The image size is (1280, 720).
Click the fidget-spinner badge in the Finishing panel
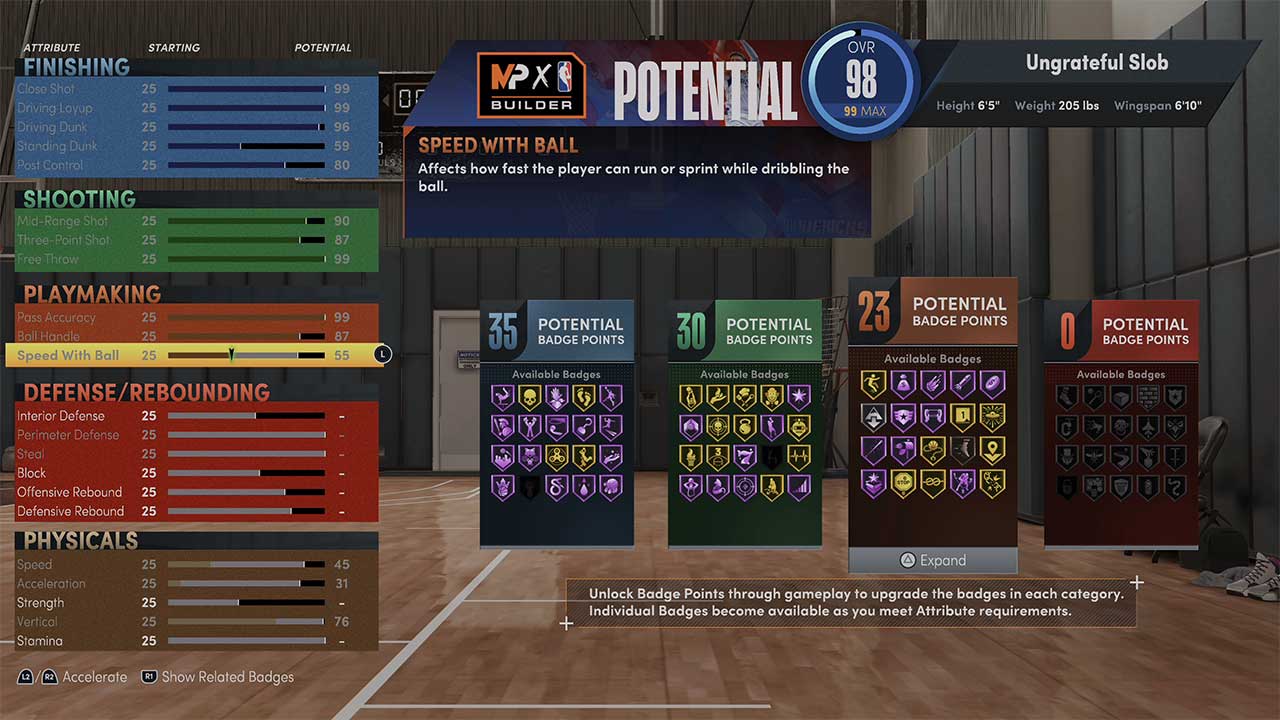coord(558,456)
